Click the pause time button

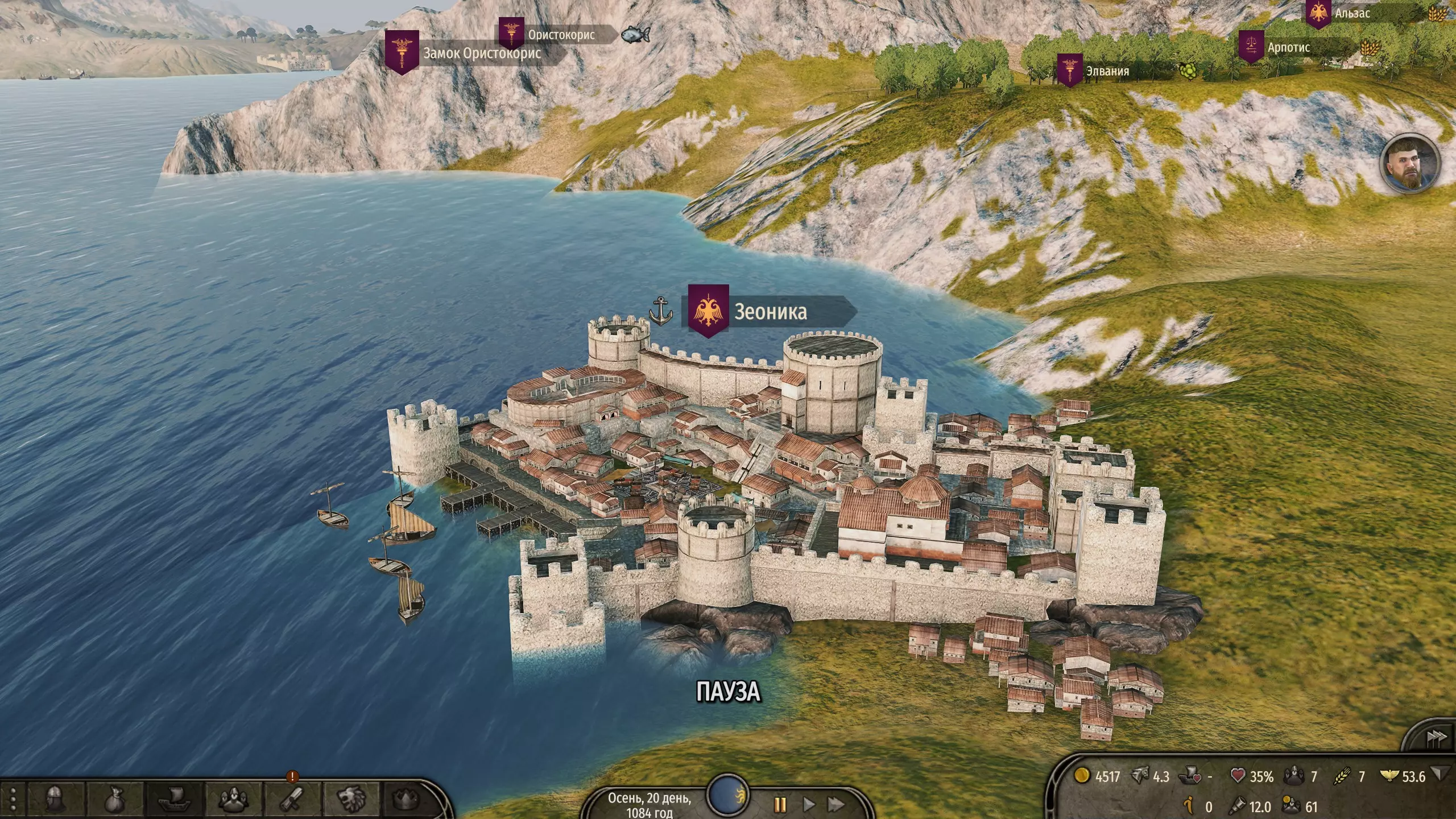780,805
